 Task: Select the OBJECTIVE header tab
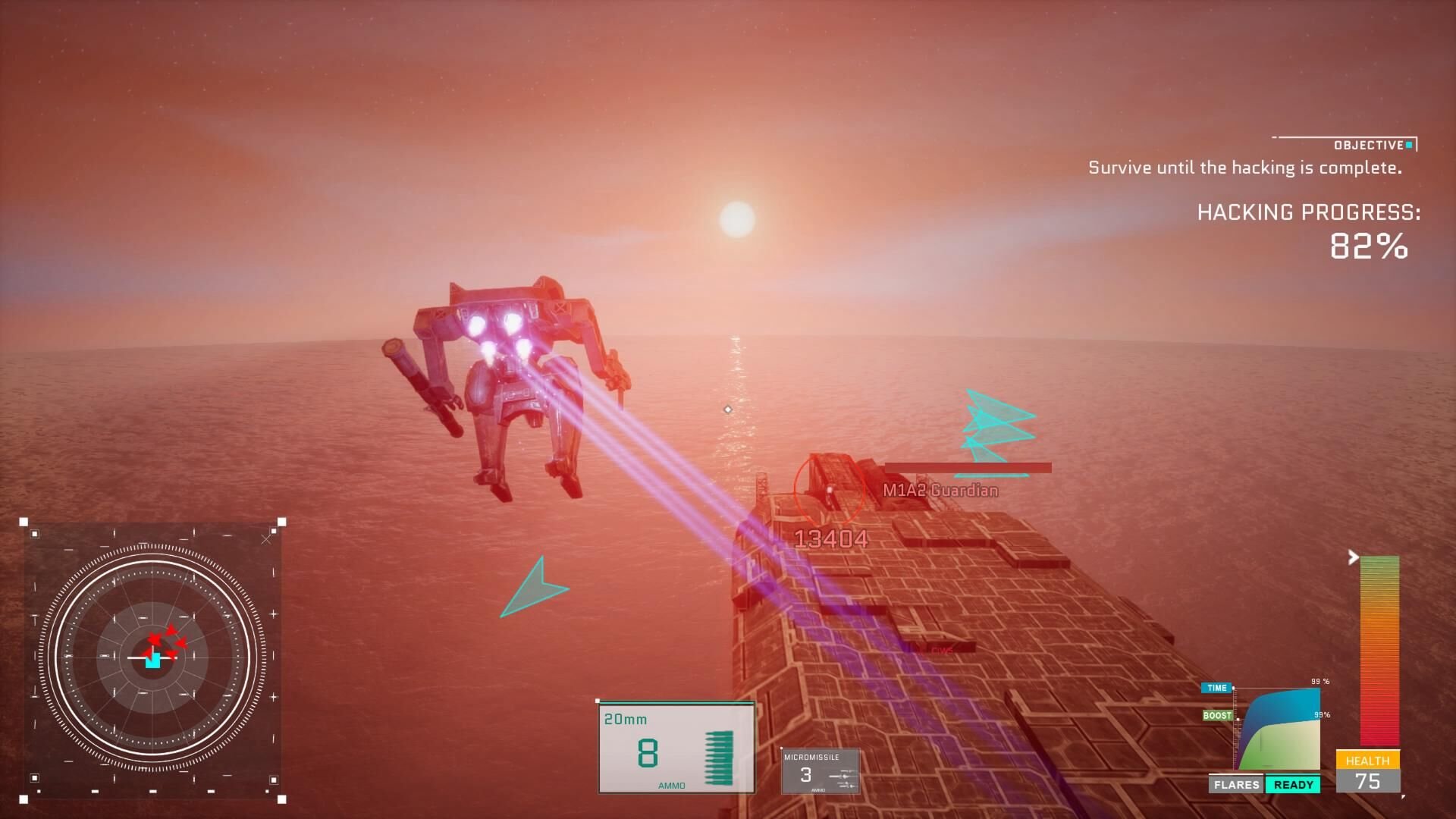click(1370, 143)
